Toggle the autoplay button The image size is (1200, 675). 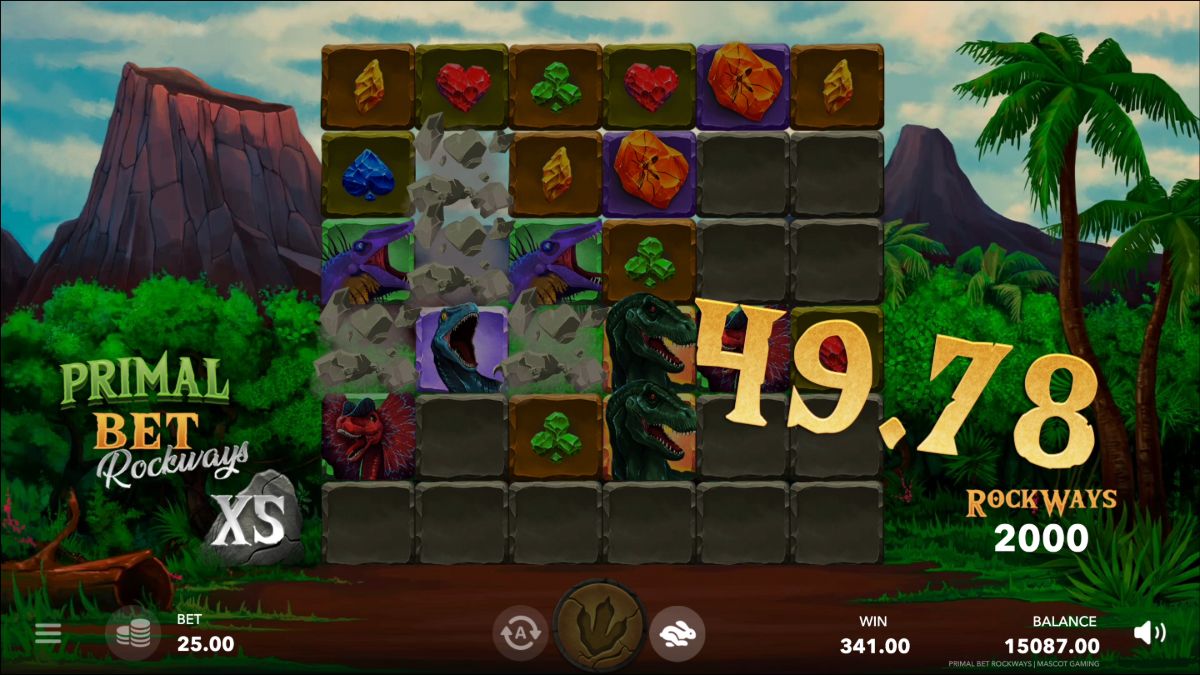(519, 633)
